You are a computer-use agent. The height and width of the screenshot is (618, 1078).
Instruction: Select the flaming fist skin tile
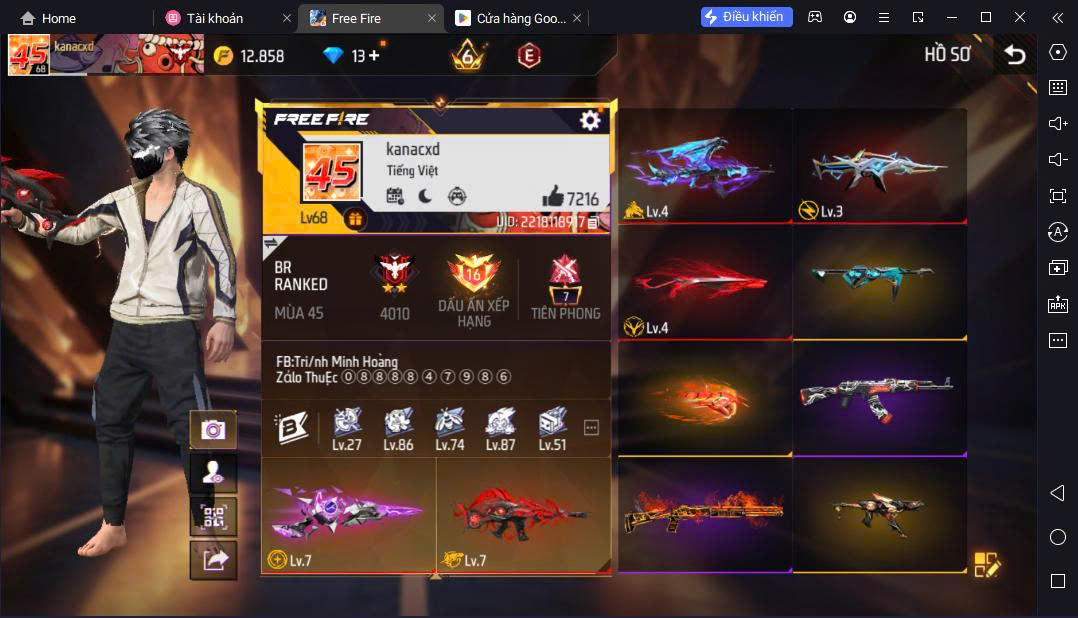click(x=704, y=397)
